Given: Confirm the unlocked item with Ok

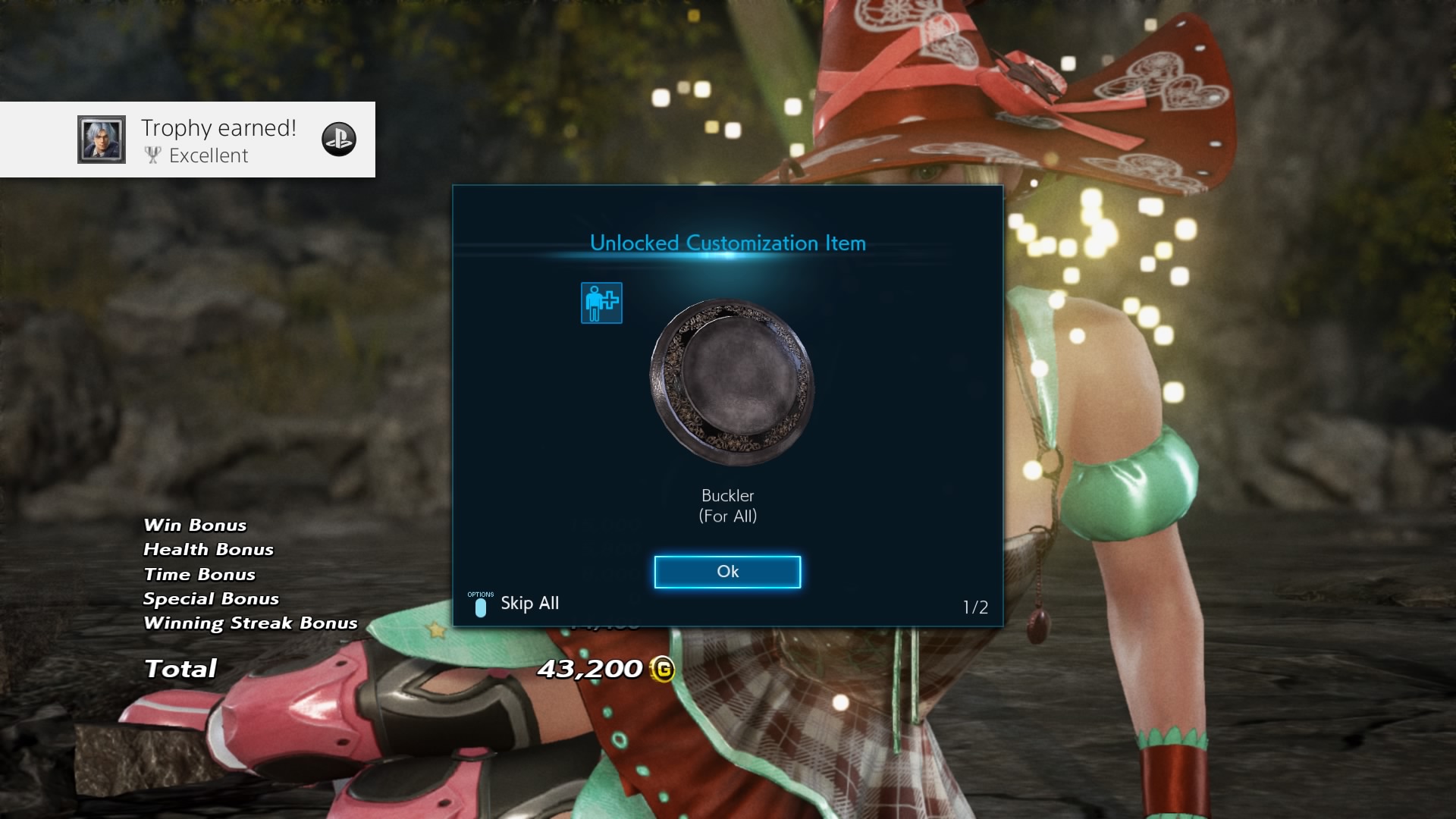Looking at the screenshot, I should click(x=727, y=572).
